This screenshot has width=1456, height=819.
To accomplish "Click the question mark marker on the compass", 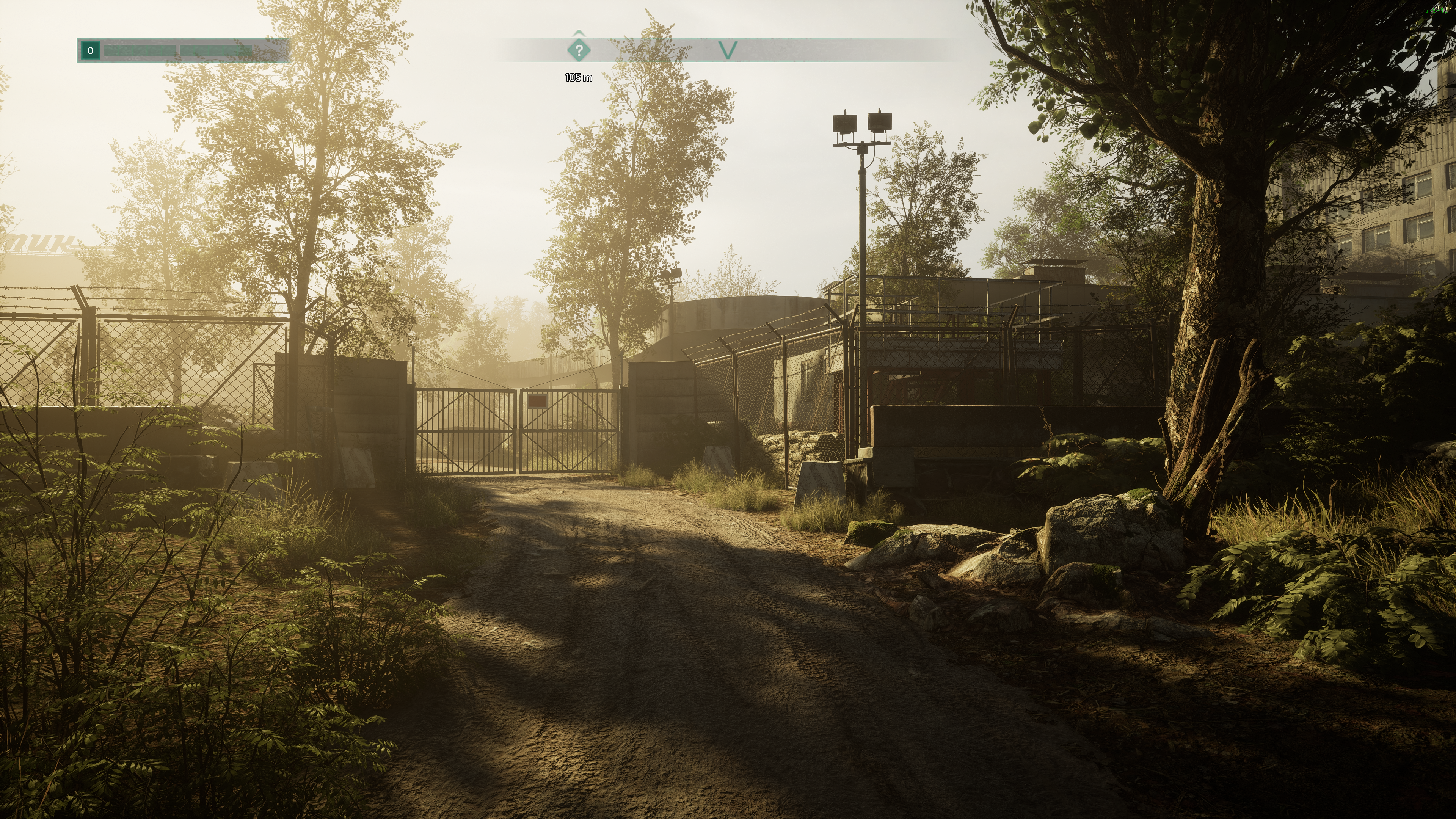I will 578,50.
